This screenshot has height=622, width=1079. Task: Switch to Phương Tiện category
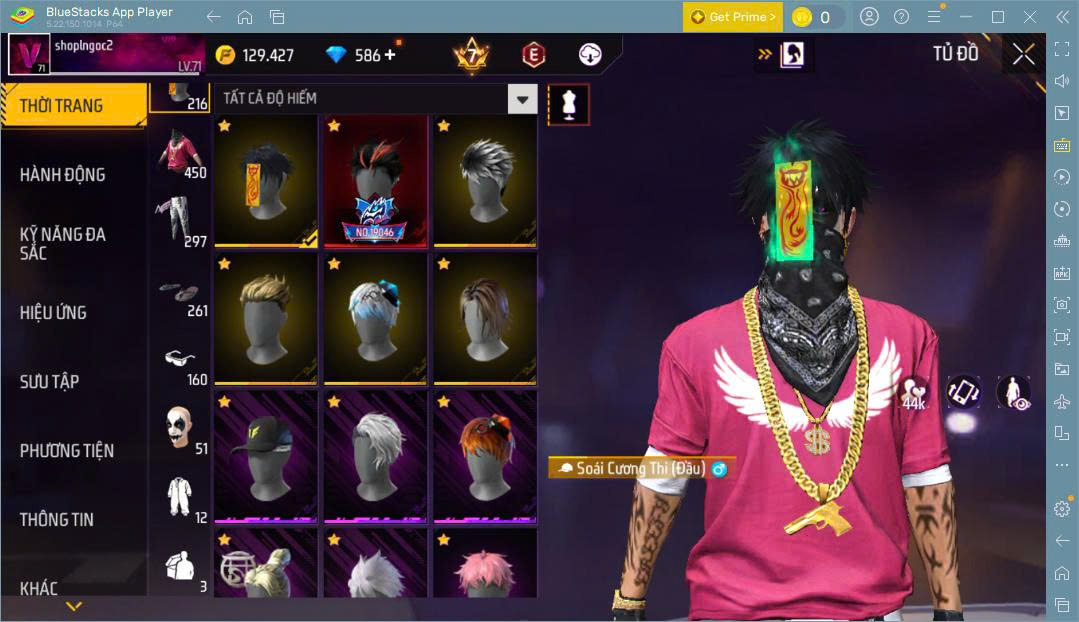point(66,450)
